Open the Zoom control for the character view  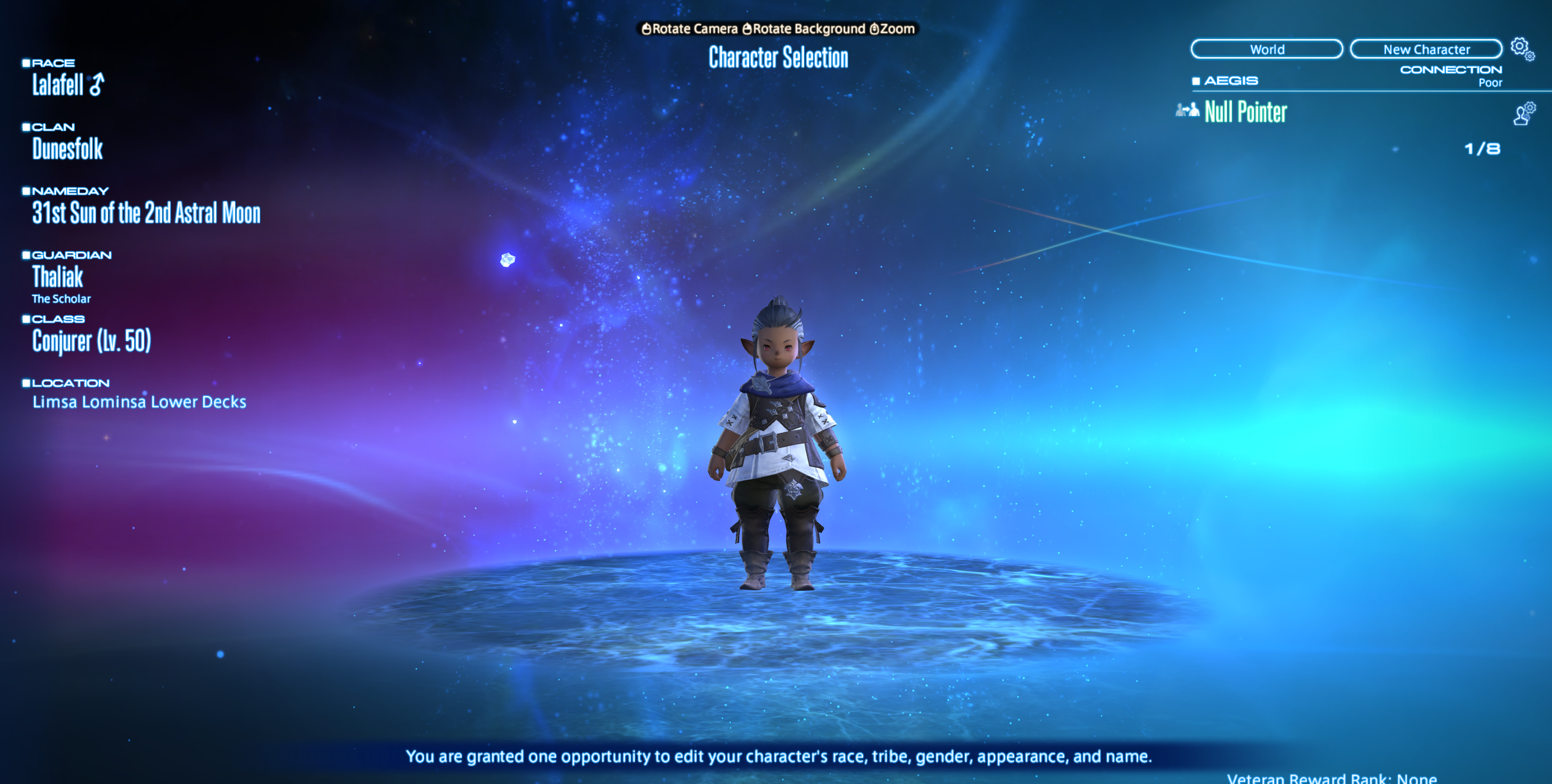tap(897, 28)
